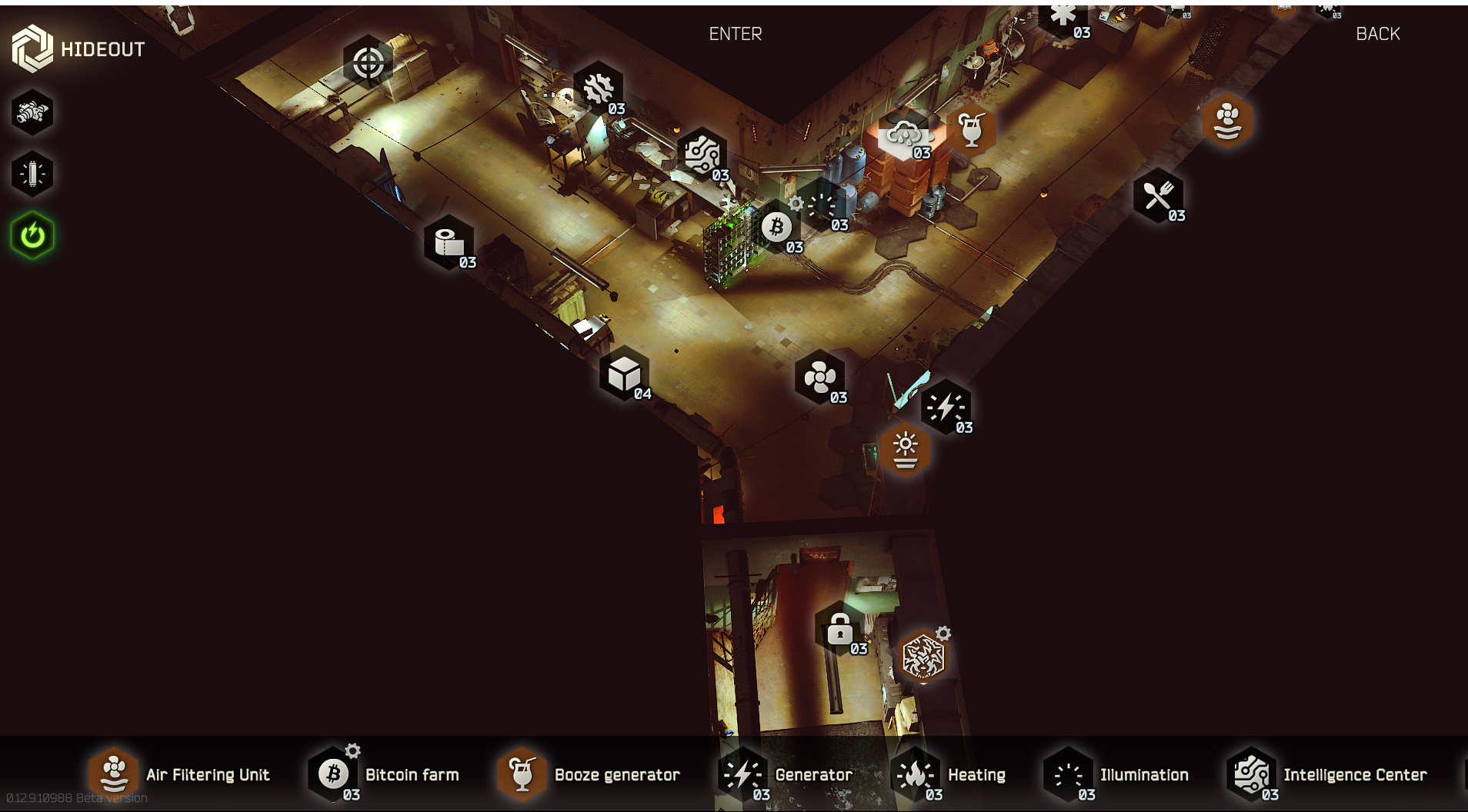The image size is (1468, 812).
Task: Open the Stash cube icon level 04
Action: pyautogui.click(x=625, y=374)
